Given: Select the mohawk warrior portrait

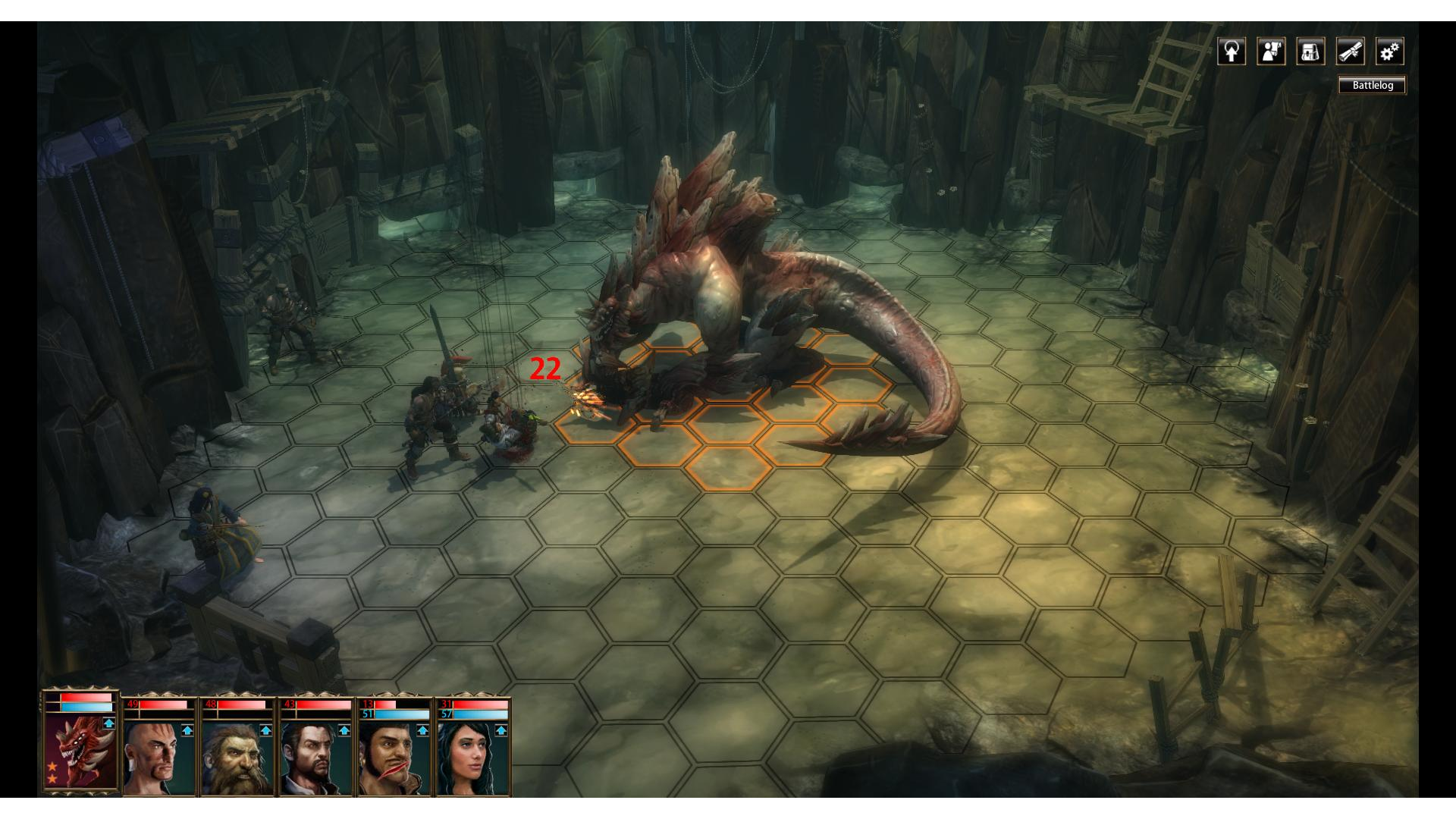Looking at the screenshot, I should tap(155, 758).
